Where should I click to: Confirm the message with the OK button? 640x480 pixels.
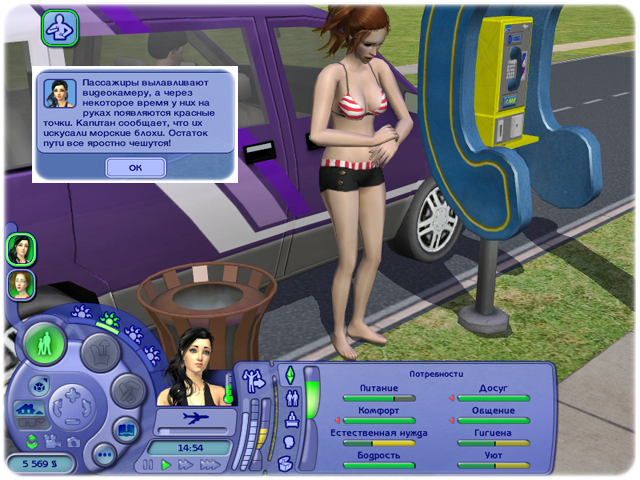(135, 168)
